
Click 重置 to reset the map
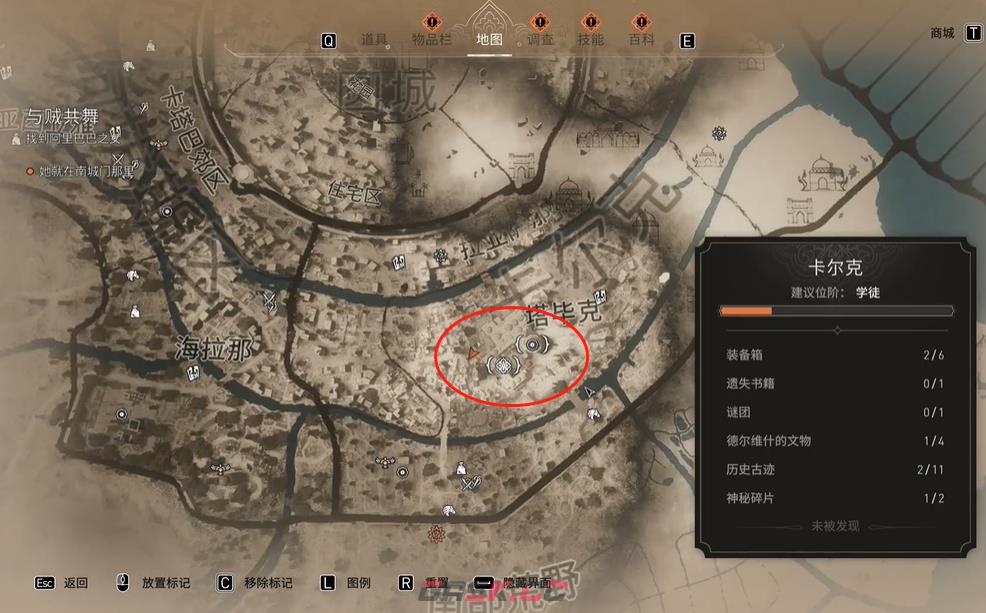[x=436, y=583]
